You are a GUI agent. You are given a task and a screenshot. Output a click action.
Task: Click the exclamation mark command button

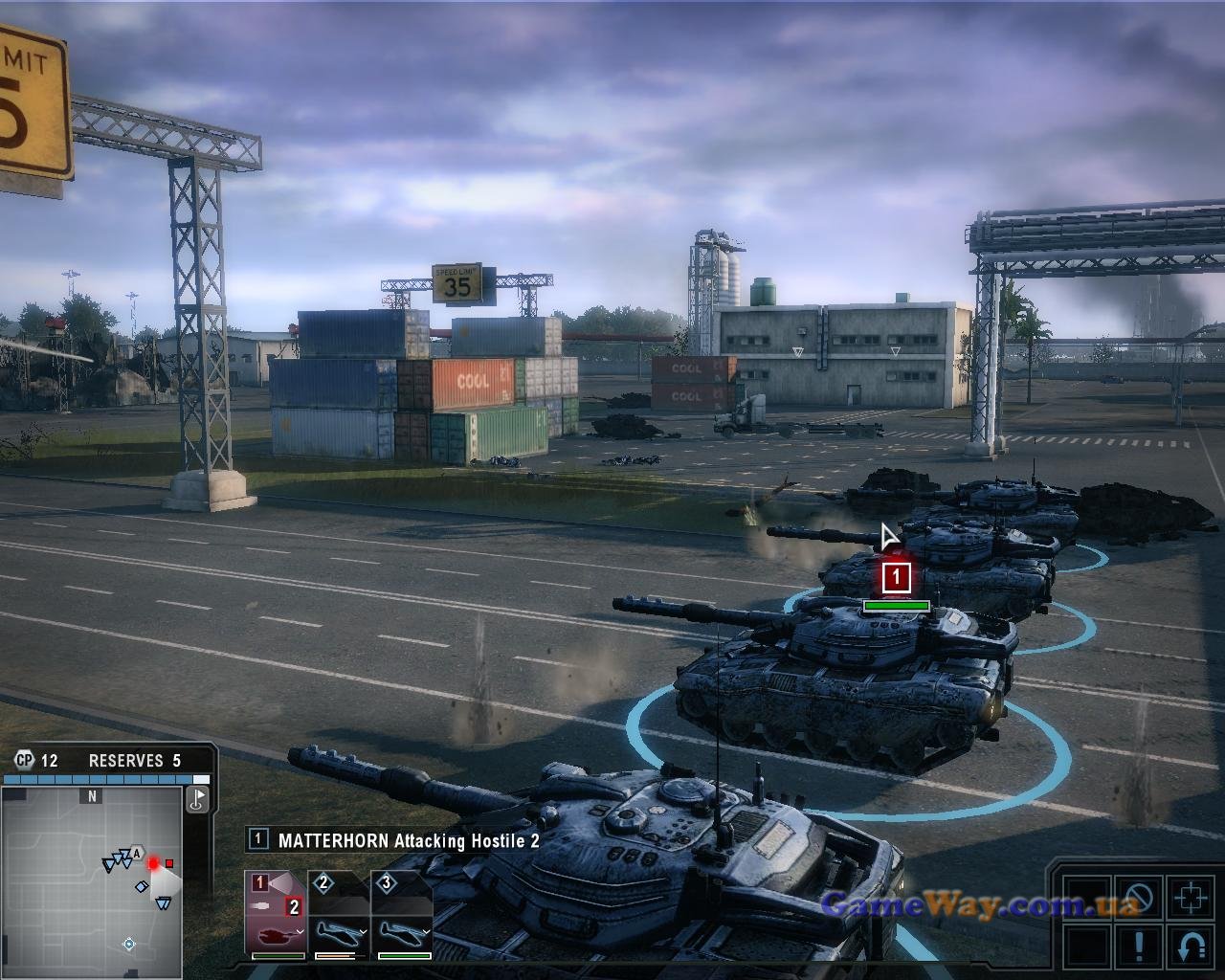pyautogui.click(x=1139, y=947)
